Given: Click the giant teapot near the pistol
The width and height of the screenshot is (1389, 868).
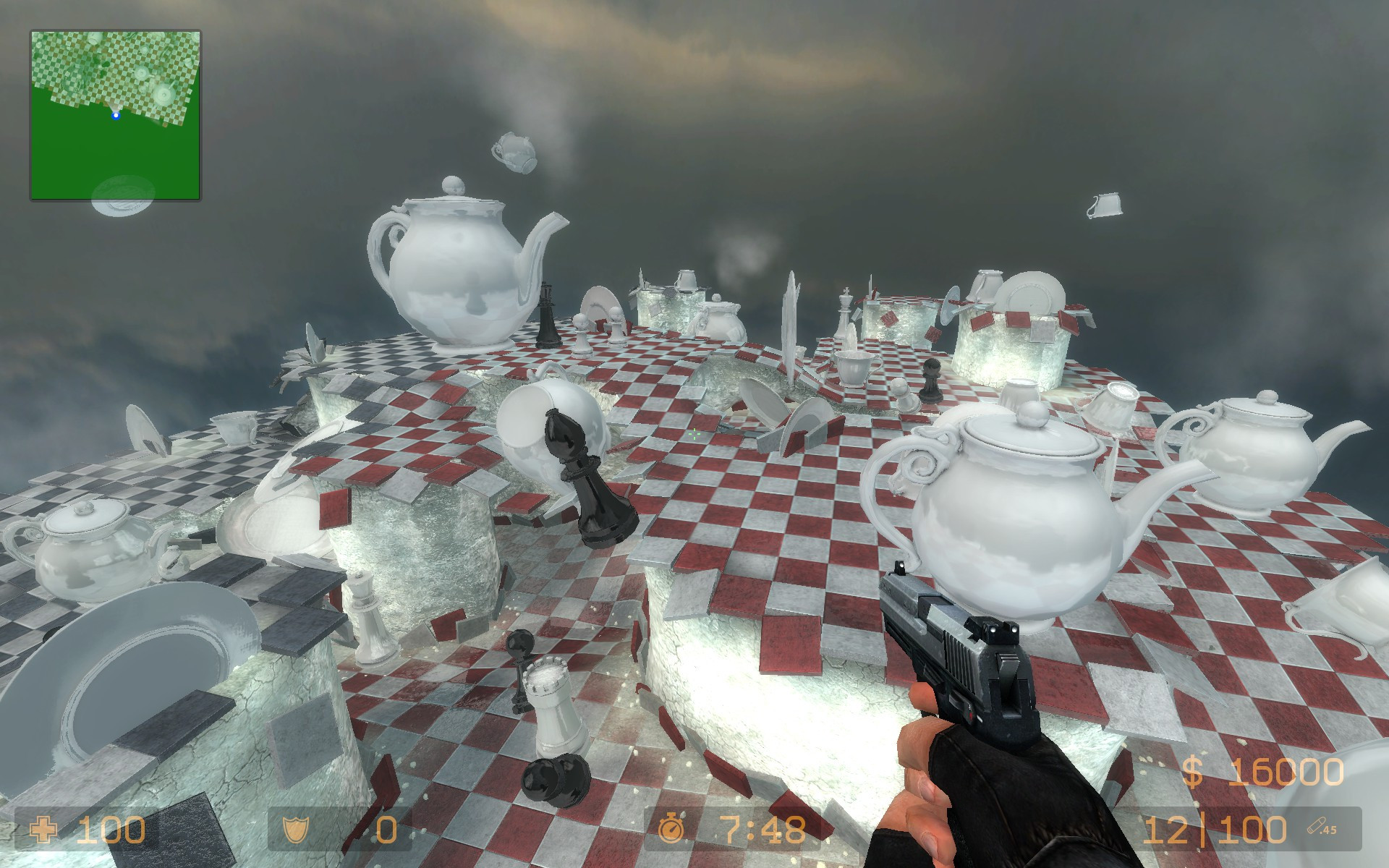Looking at the screenshot, I should (x=1013, y=514).
